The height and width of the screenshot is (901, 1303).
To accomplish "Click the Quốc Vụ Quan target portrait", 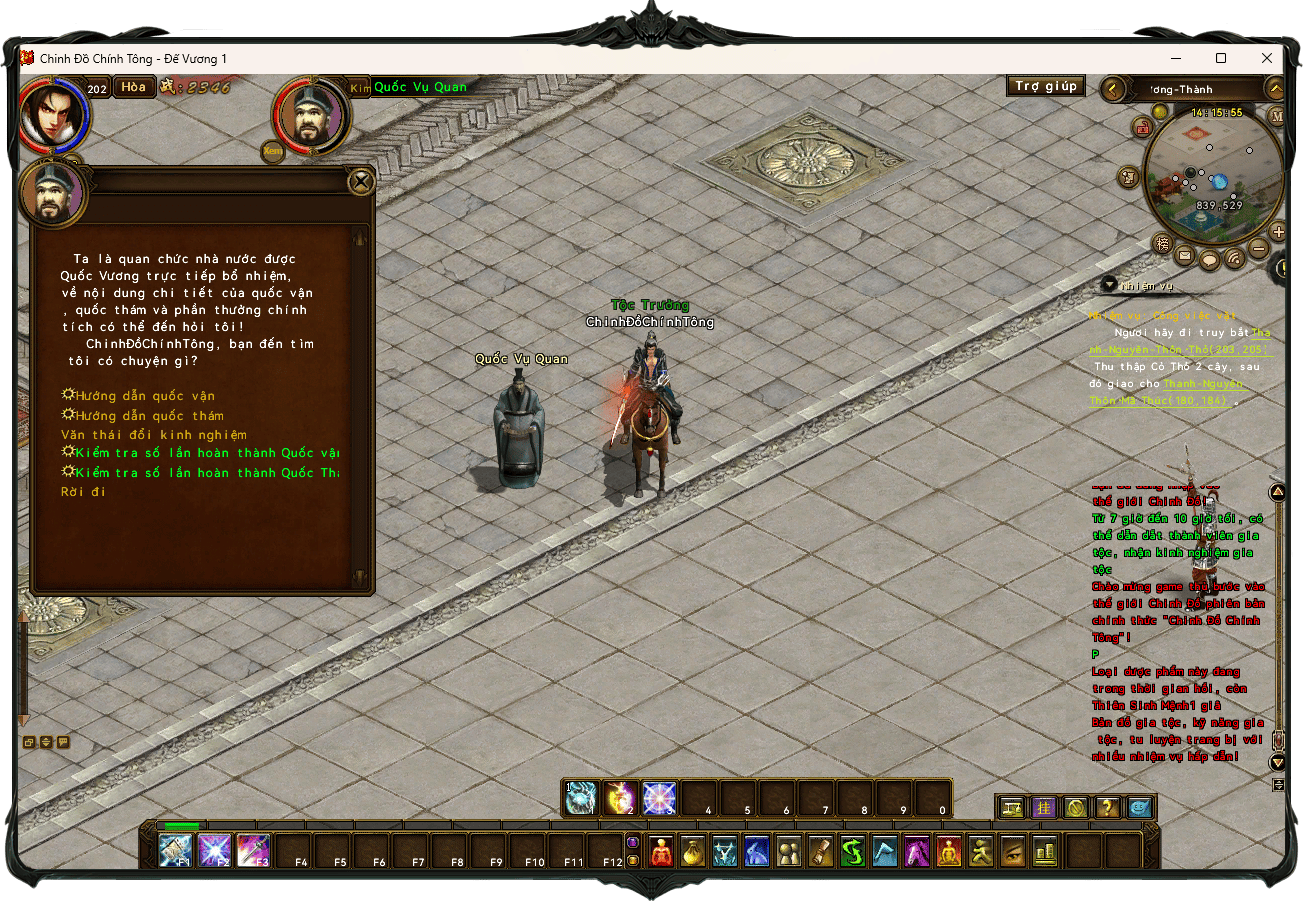I will (310, 116).
